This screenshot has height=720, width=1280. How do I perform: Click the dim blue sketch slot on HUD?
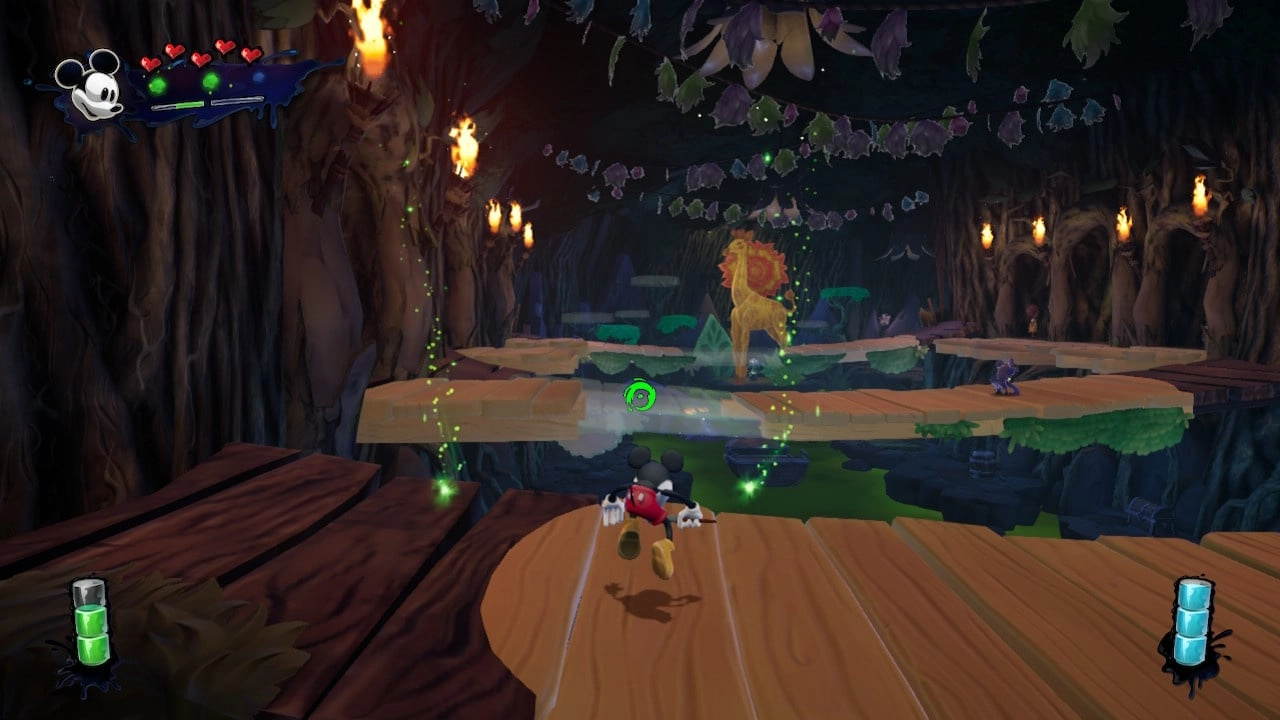(259, 76)
